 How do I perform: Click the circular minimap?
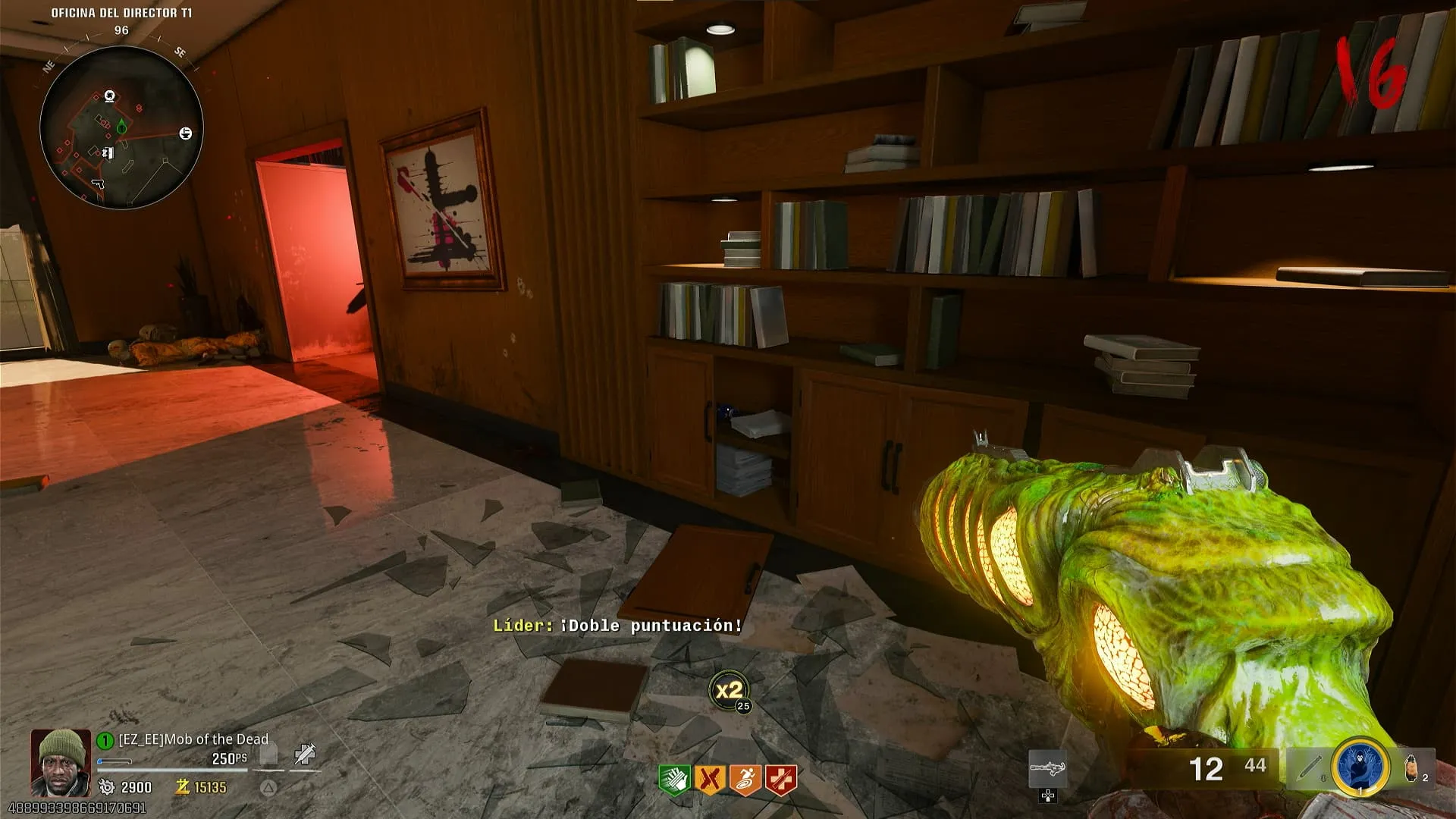coord(121,127)
